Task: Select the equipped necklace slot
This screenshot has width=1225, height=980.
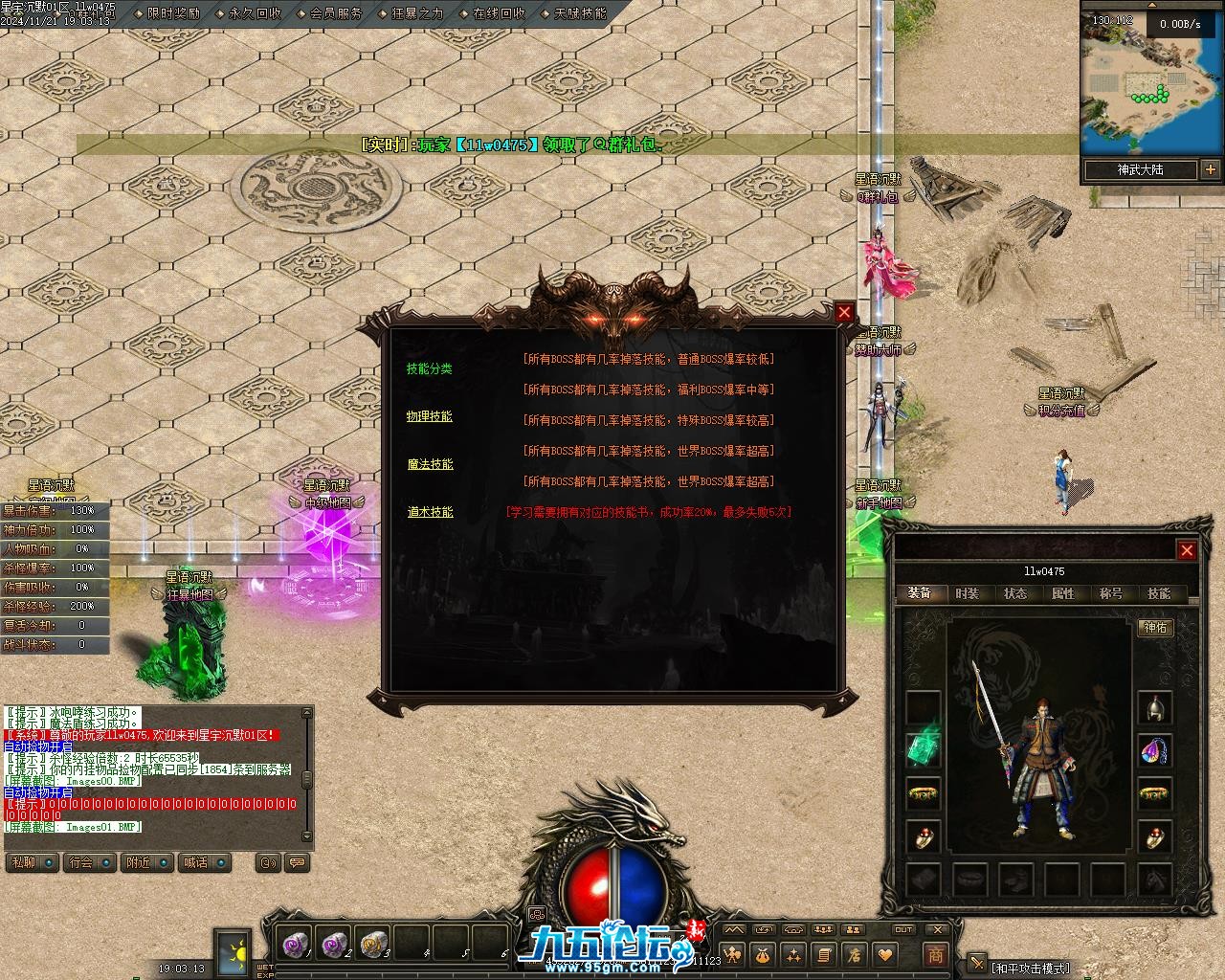Action: [x=1155, y=750]
